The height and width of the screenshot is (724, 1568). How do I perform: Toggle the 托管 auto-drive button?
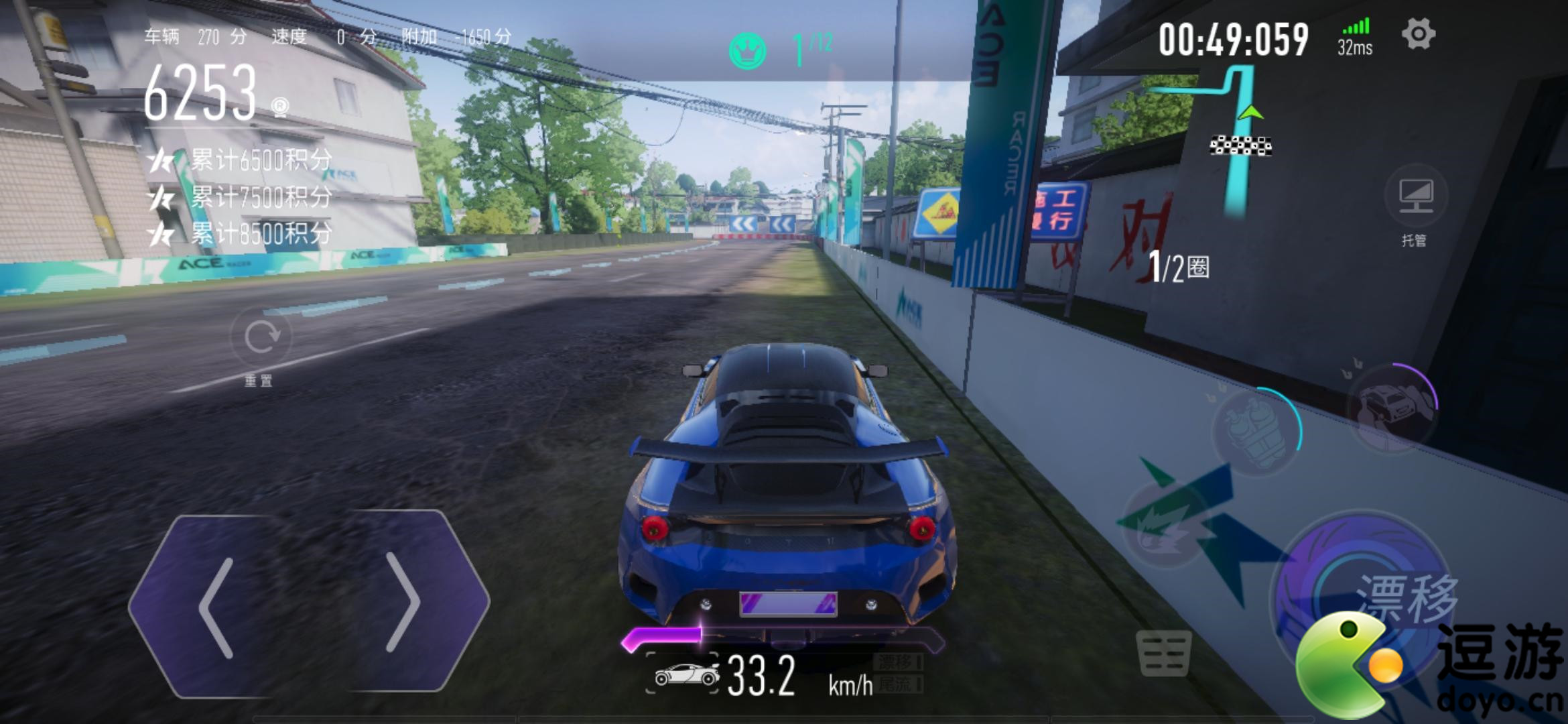[x=1415, y=196]
